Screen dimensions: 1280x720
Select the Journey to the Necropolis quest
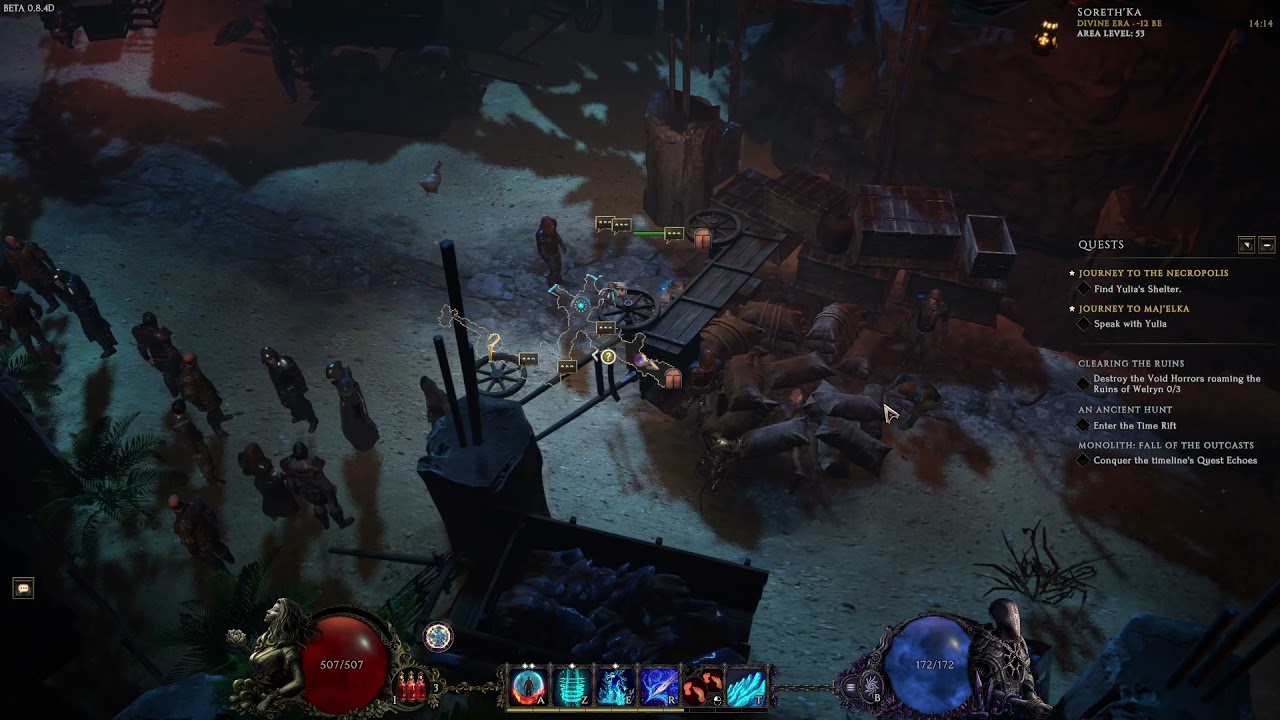coord(1153,273)
